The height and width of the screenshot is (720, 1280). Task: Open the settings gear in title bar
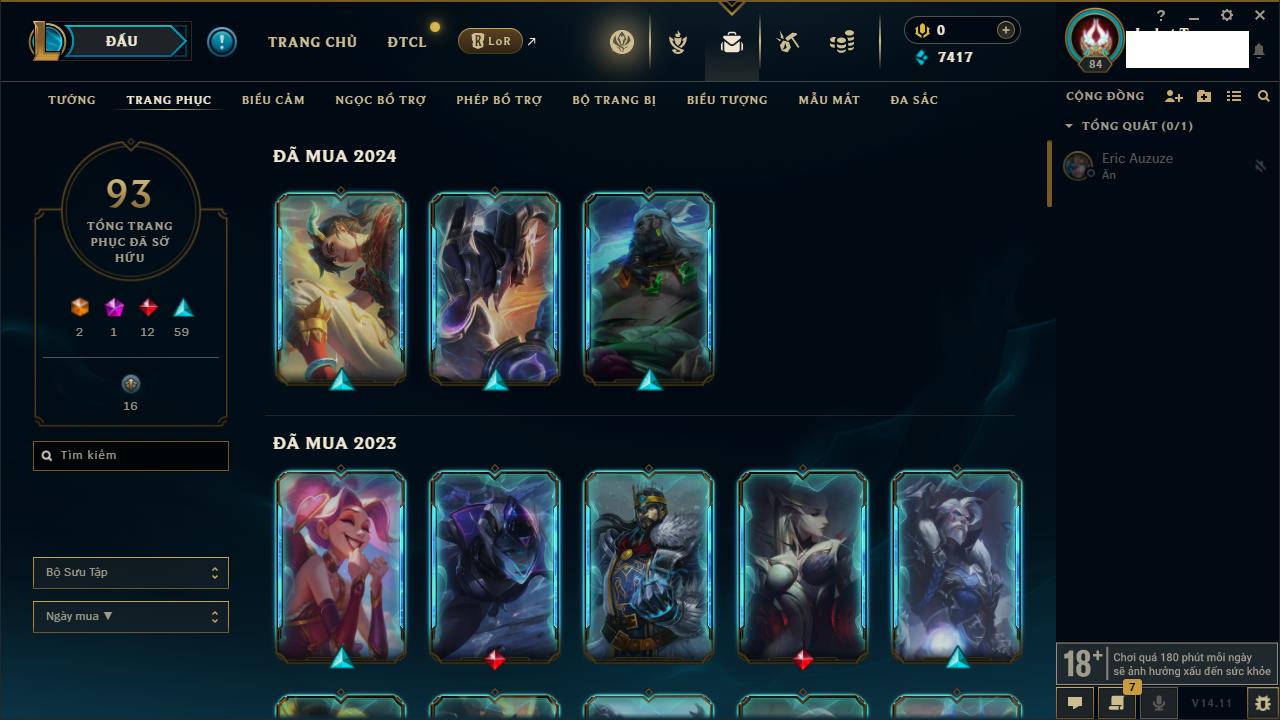[1227, 16]
